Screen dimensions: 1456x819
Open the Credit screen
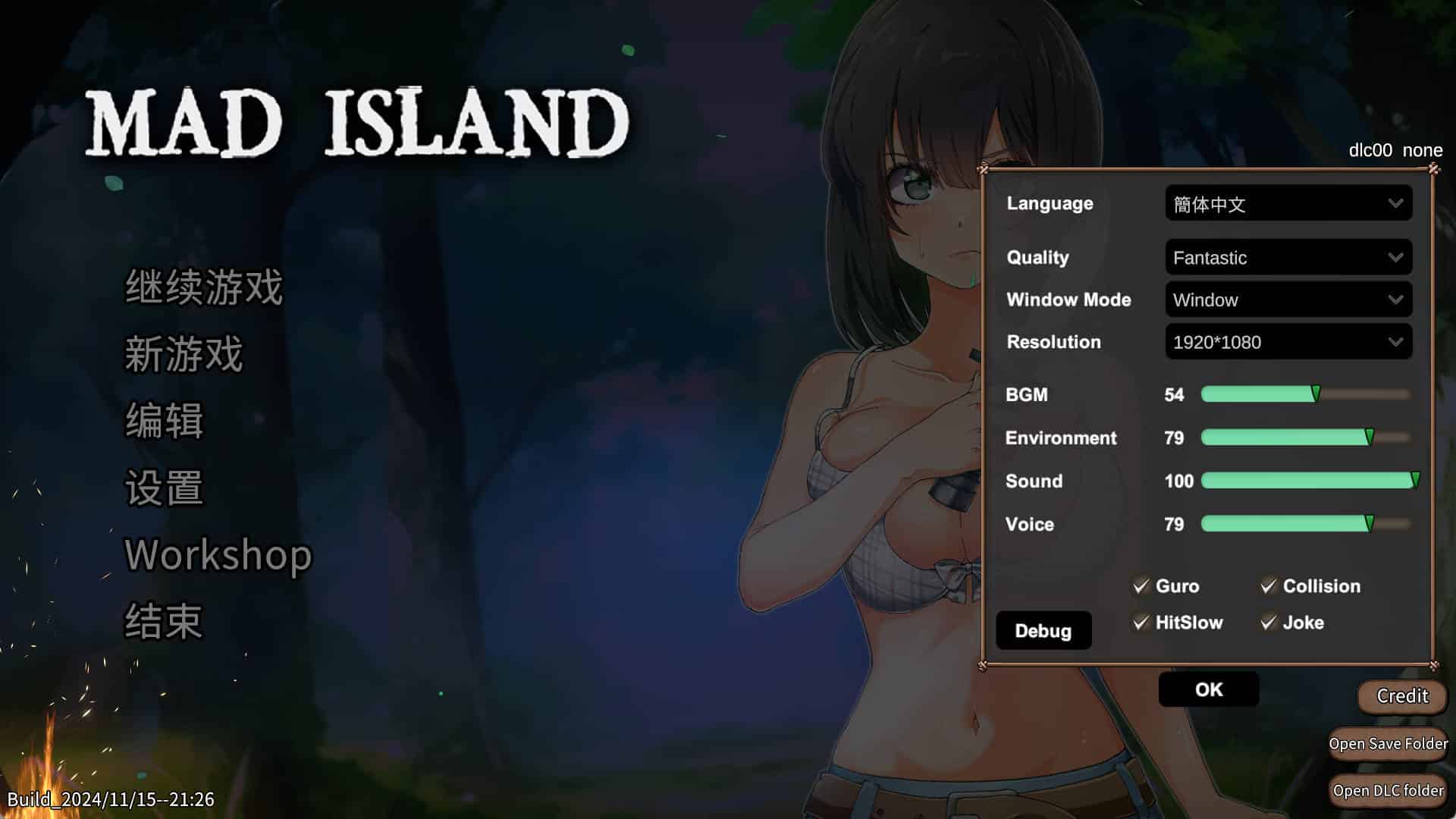point(1401,696)
